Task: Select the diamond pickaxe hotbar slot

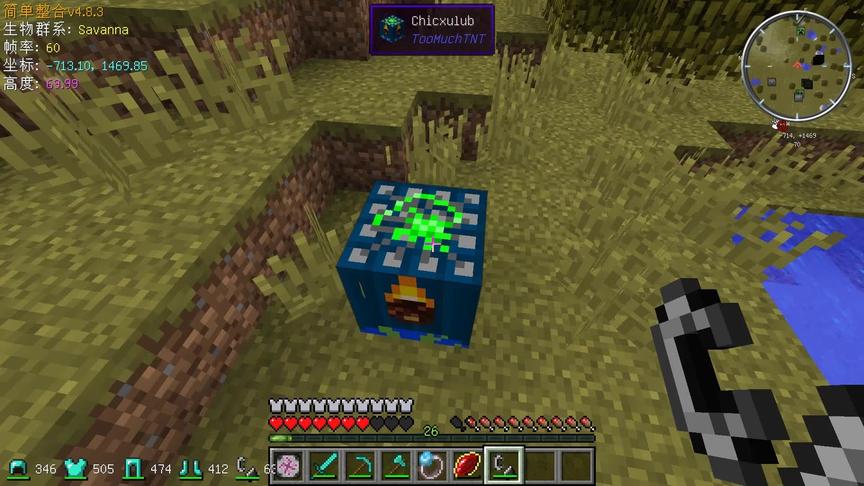Action: 359,466
